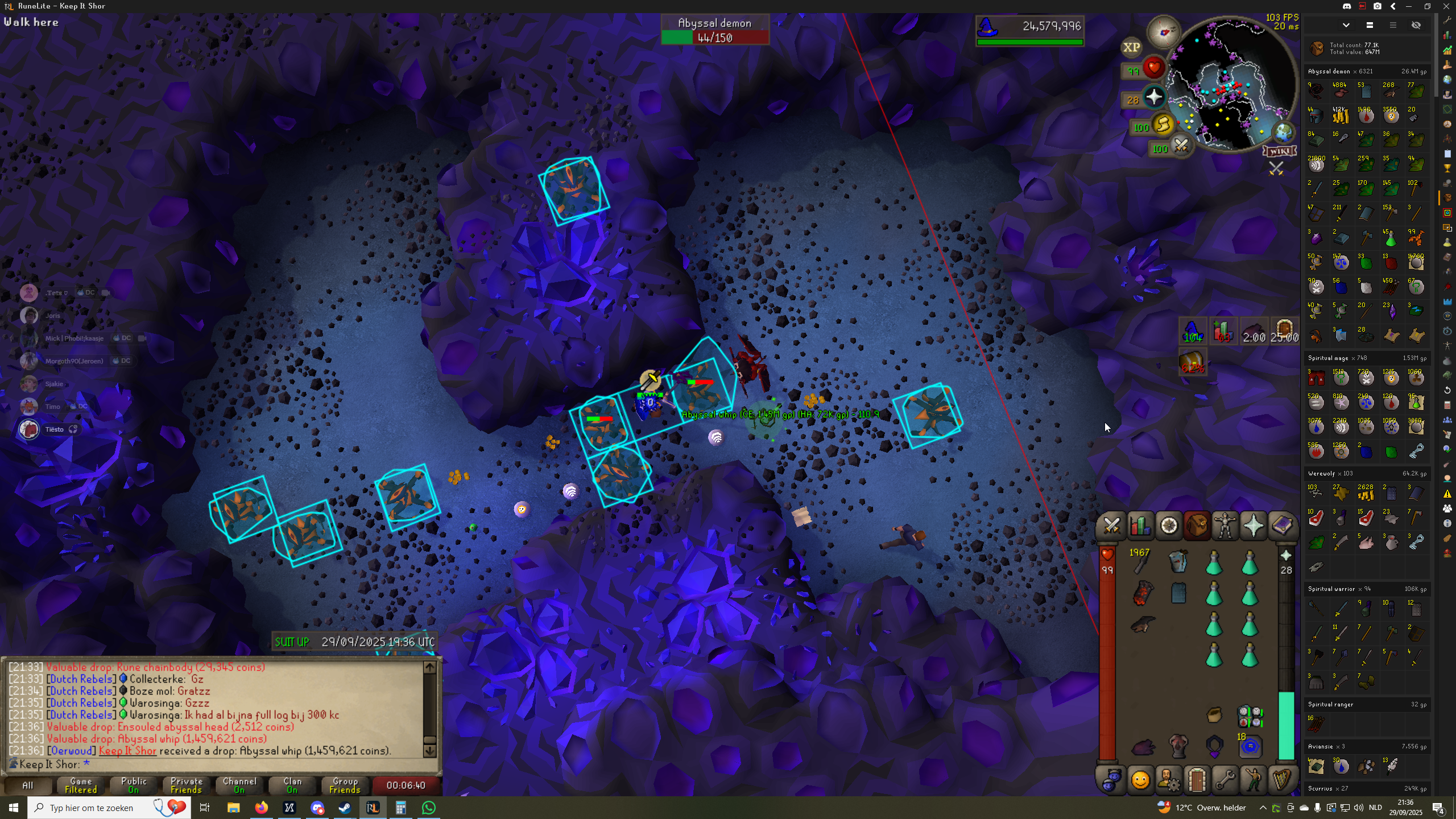Toggle run with the boot orb
Image resolution: width=1456 pixels, height=819 pixels.
click(1163, 124)
